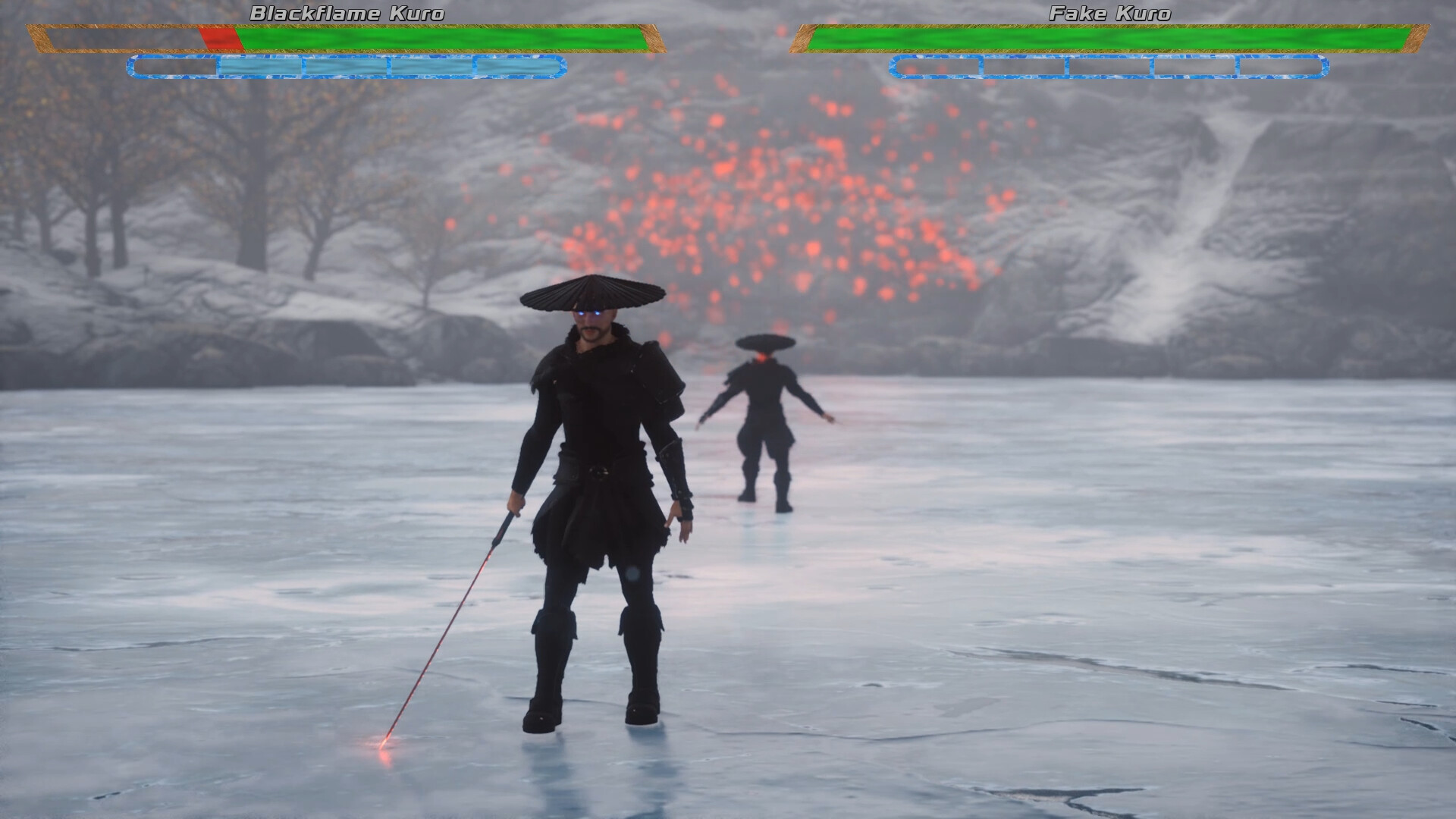Select the Fake Kuro name label
The image size is (1456, 819).
(x=1109, y=12)
